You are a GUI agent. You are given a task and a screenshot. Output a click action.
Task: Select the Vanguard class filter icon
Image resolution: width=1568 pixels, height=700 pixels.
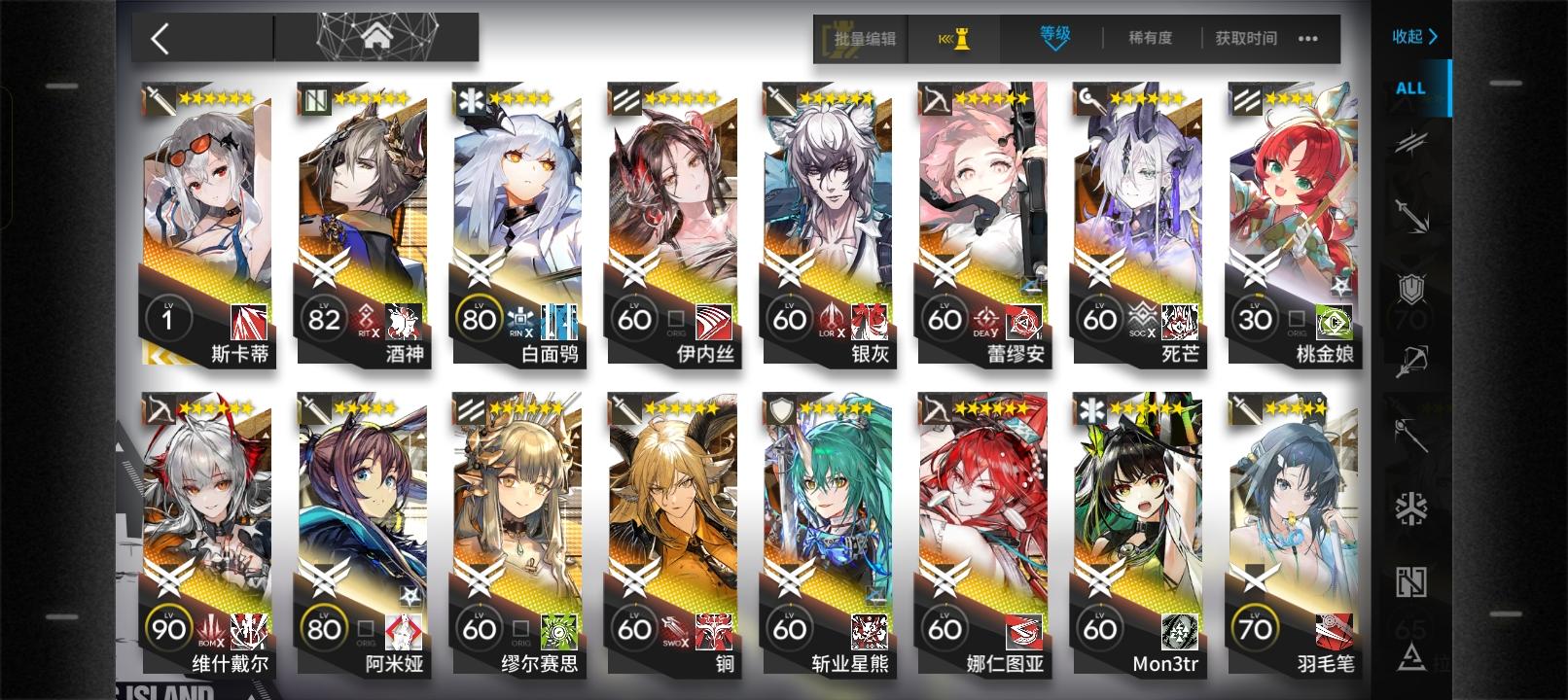pos(1410,144)
